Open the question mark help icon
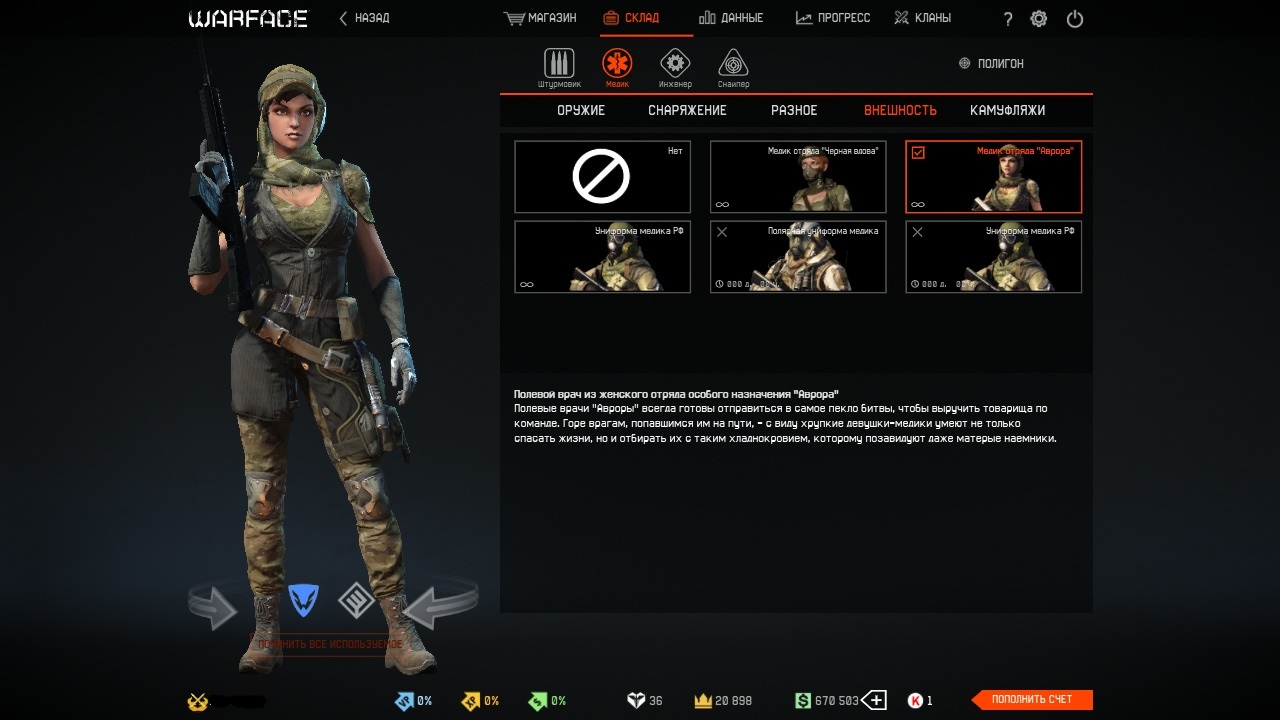The height and width of the screenshot is (720, 1280). pyautogui.click(x=1007, y=19)
